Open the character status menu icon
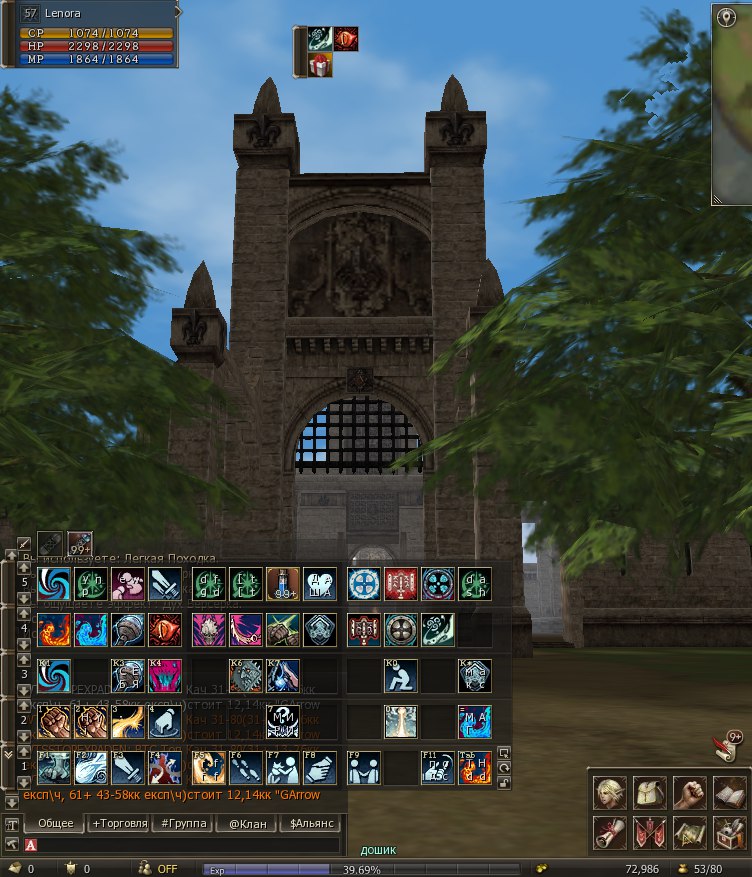The height and width of the screenshot is (877, 752). point(609,793)
